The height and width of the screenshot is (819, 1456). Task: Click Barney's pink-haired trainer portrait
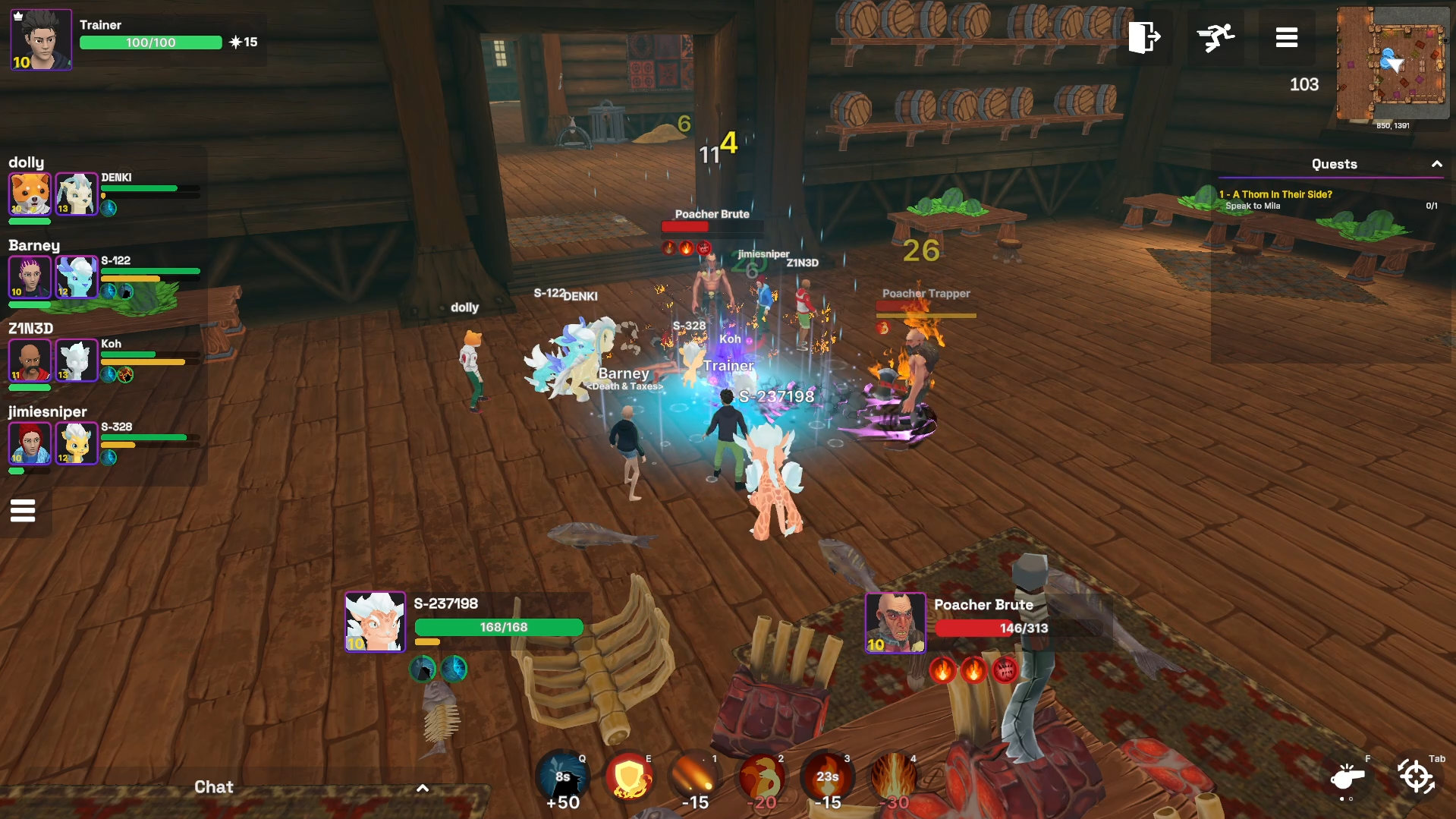[30, 276]
